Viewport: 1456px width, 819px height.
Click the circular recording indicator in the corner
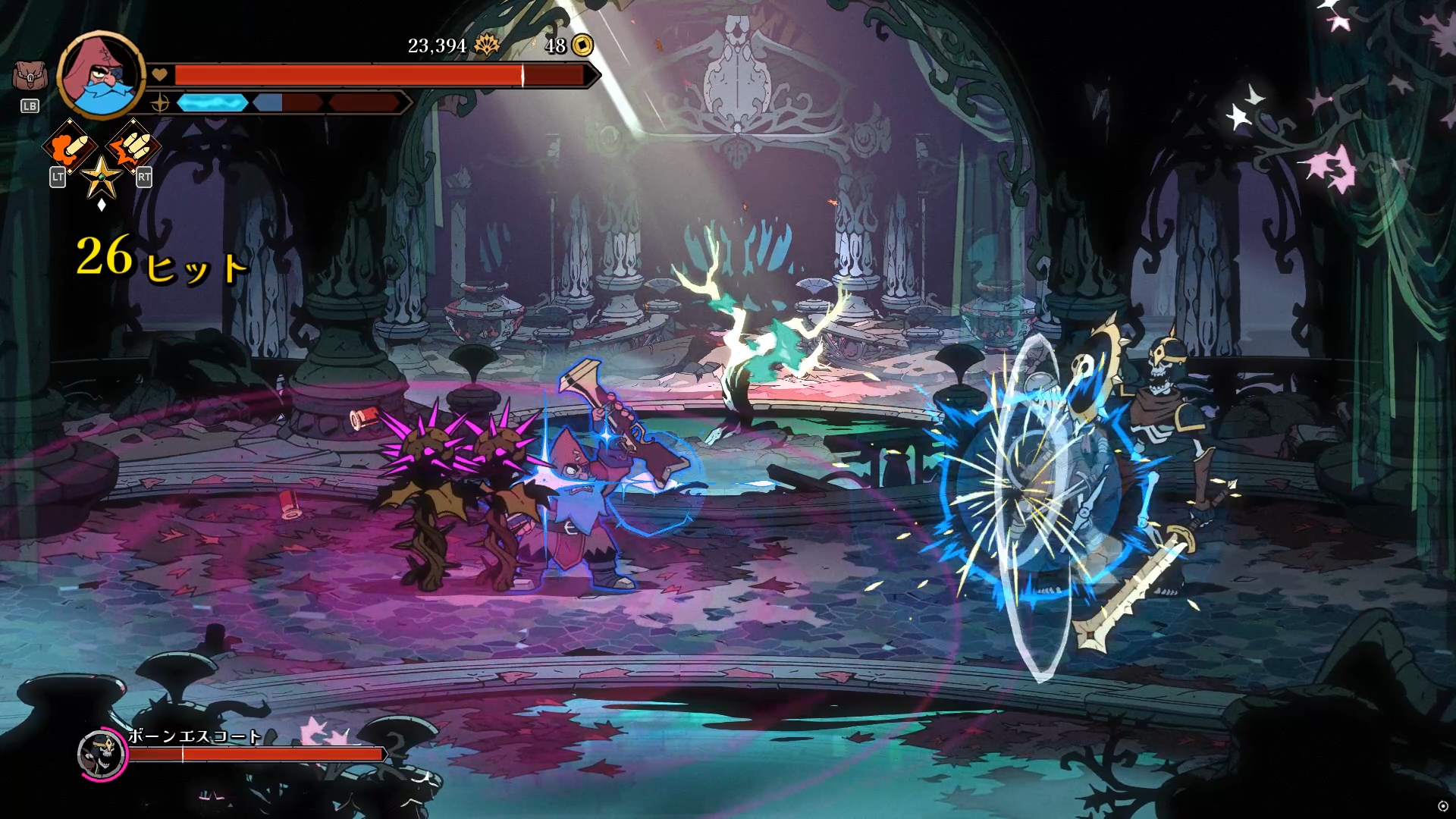click(x=1442, y=807)
